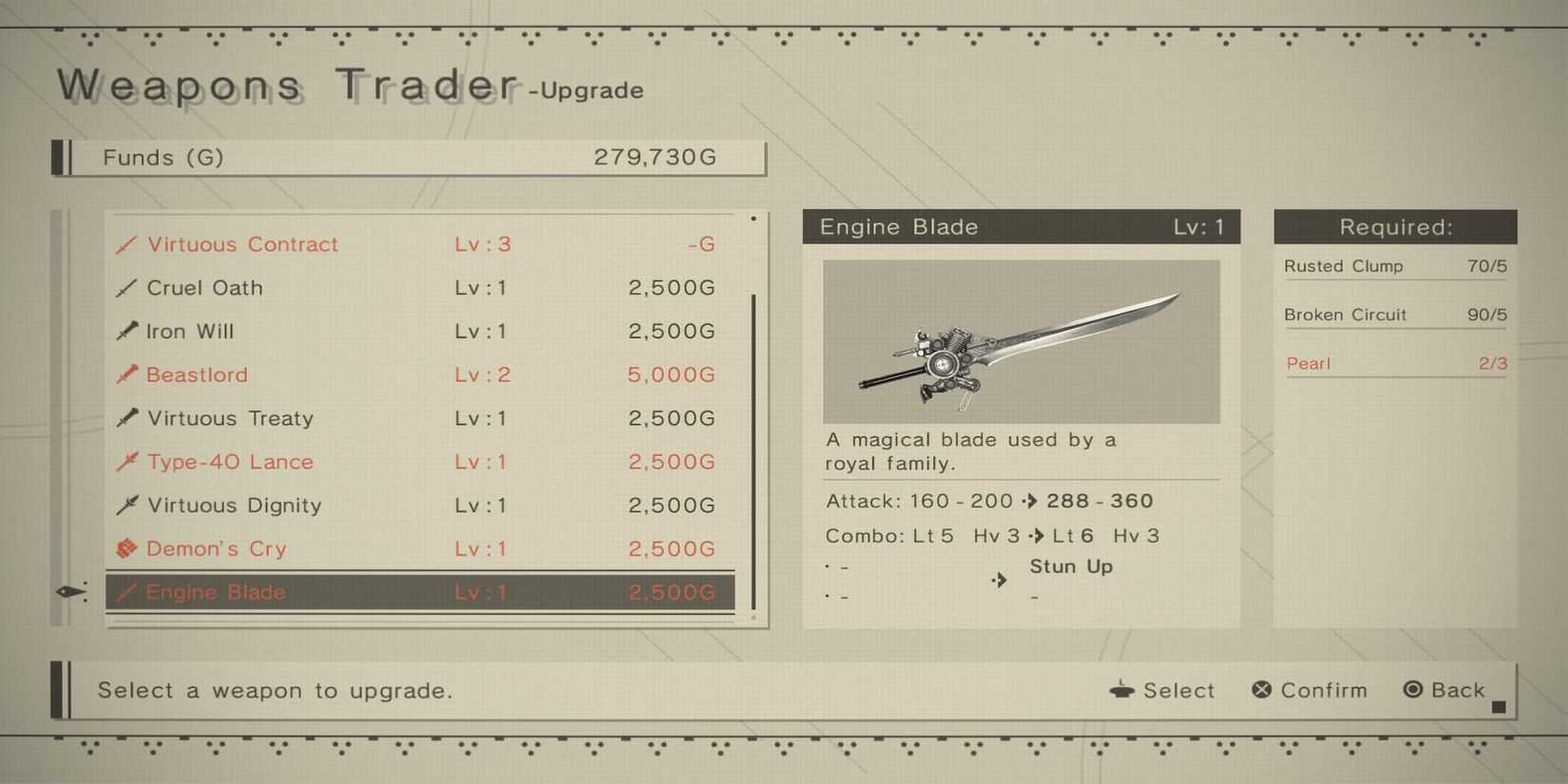Viewport: 1568px width, 784px height.
Task: Click the Stun Up upgrade arrow
Action: [x=998, y=581]
